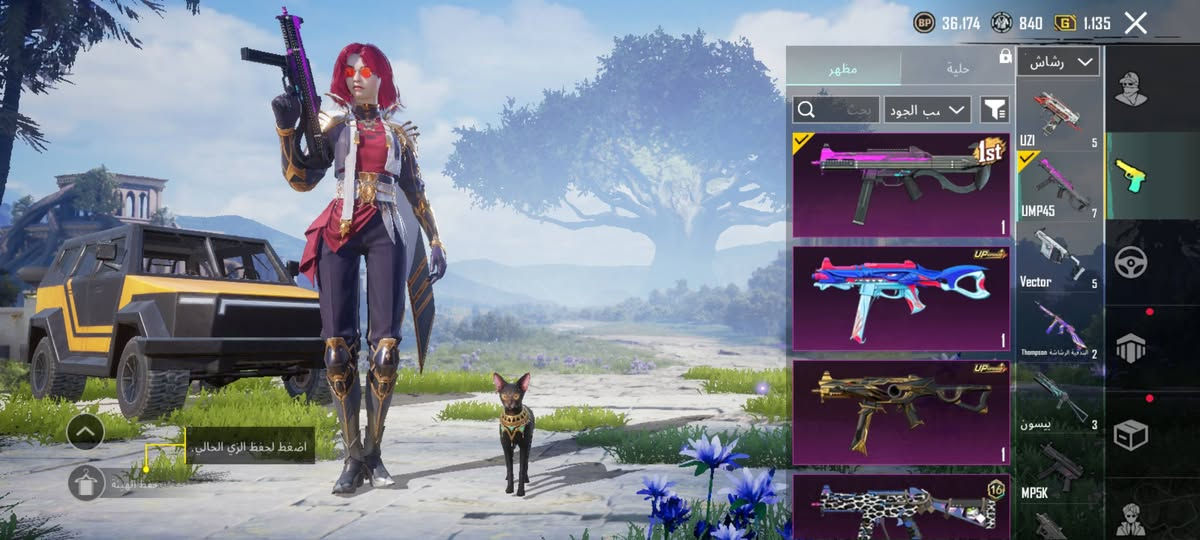Open the quality sort dropdown
The height and width of the screenshot is (540, 1200).
coord(927,109)
